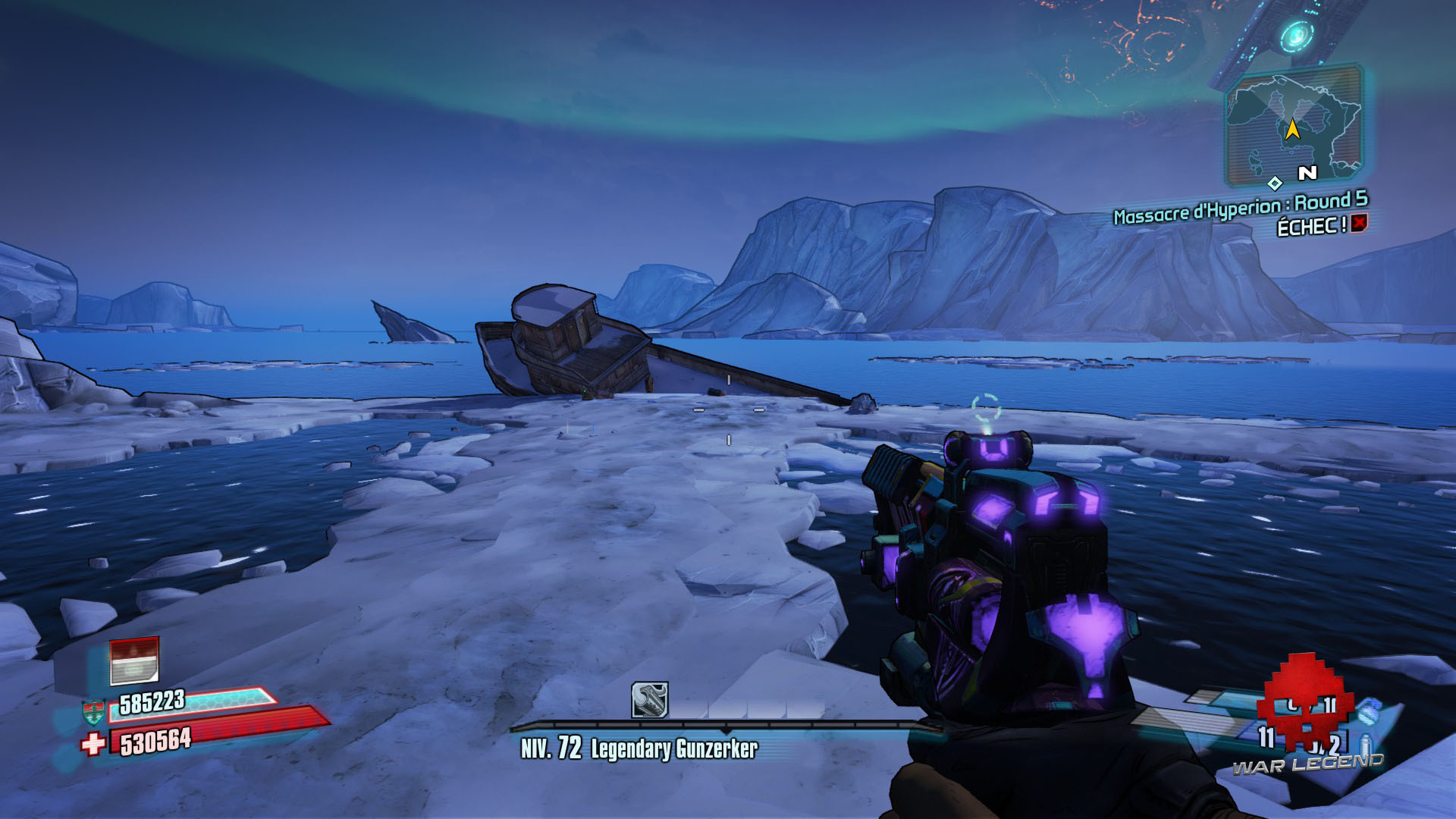Image resolution: width=1456 pixels, height=819 pixels.
Task: Select the Massacre d'Hyperion Round 5 objective
Action: pos(1240,207)
